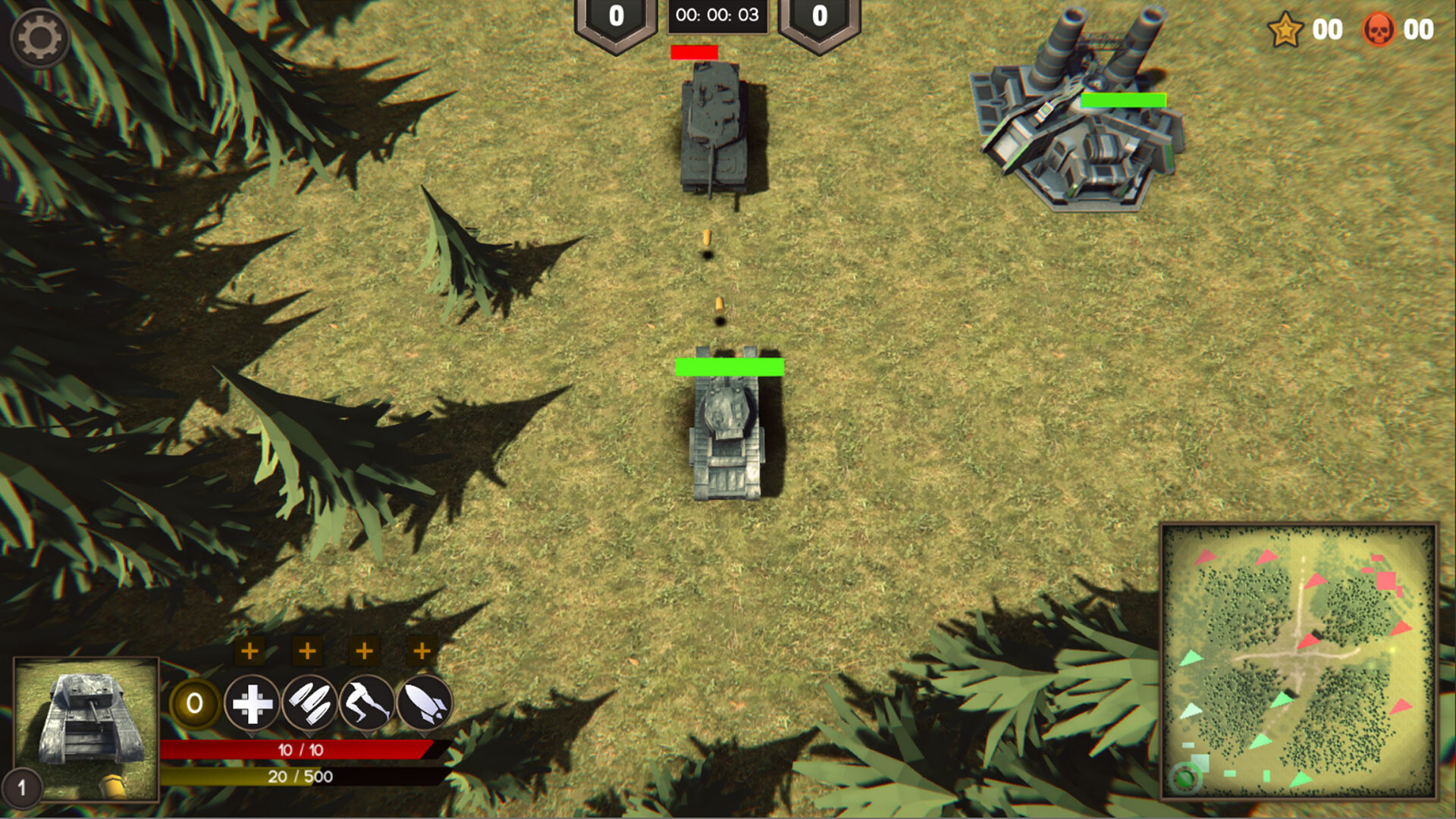The image size is (1456, 819).
Task: Click the plus upgrade above the rocket ability
Action: click(422, 650)
